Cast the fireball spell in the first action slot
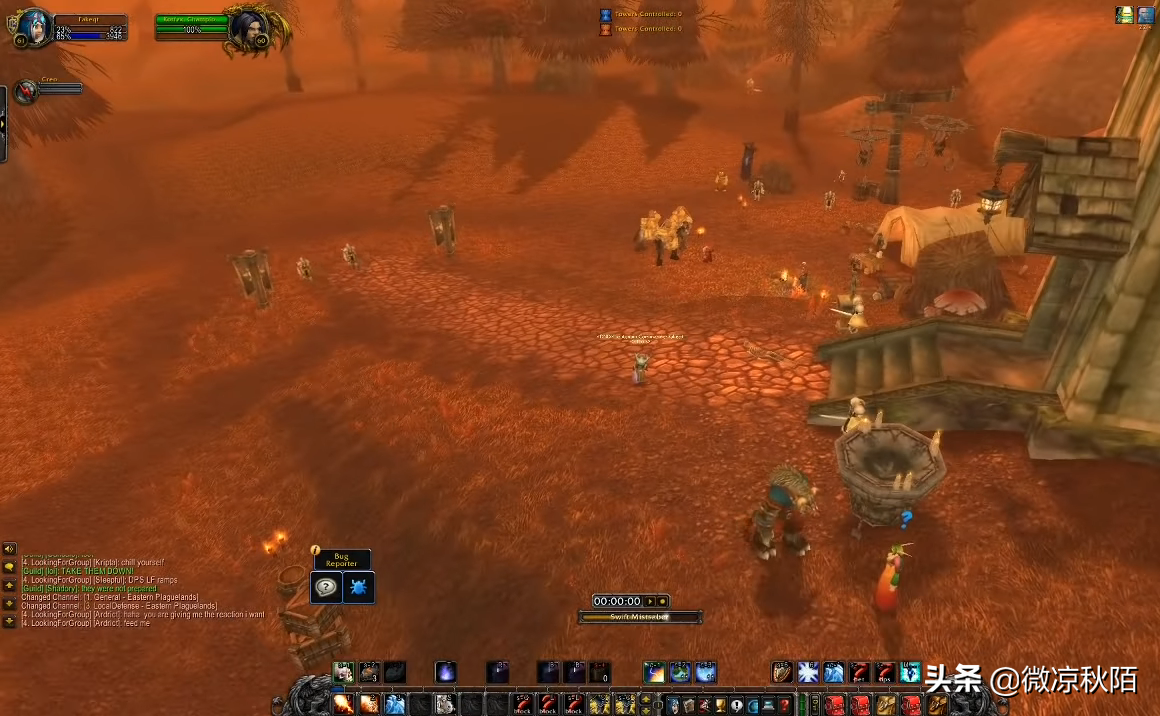The image size is (1160, 716). (343, 704)
